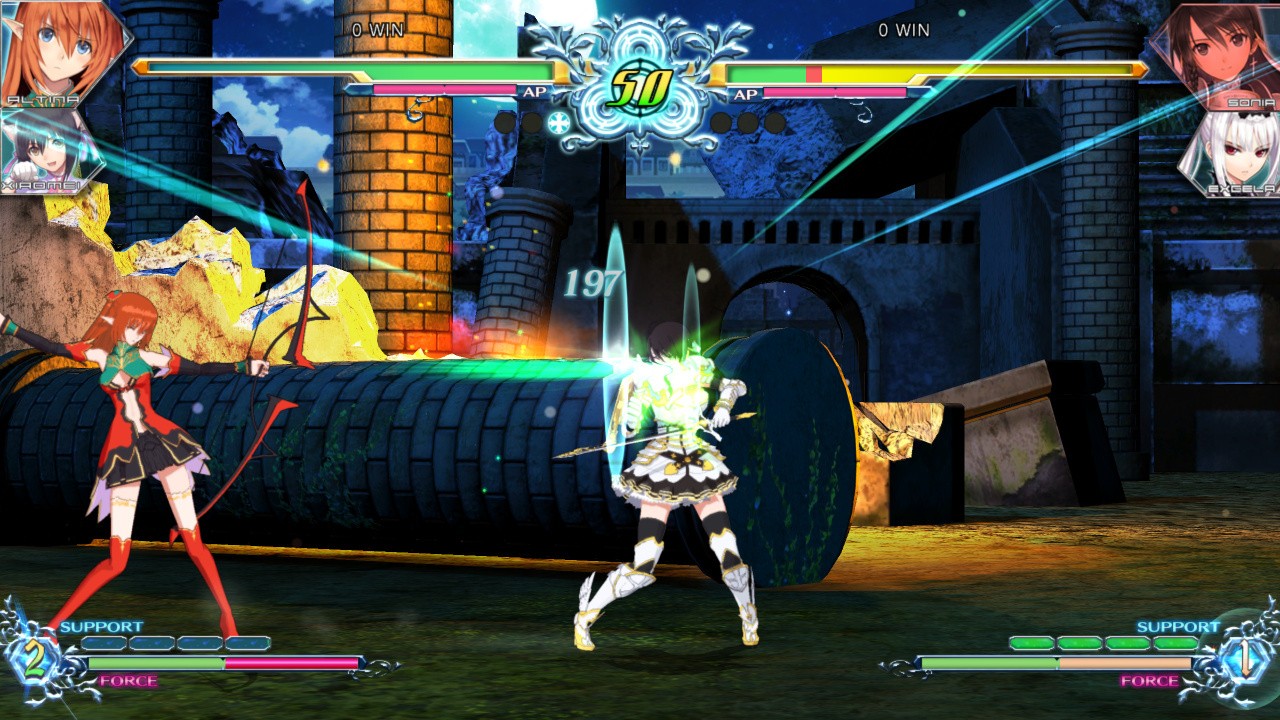The width and height of the screenshot is (1280, 720).
Task: Select the Altina character portrait
Action: pos(60,50)
